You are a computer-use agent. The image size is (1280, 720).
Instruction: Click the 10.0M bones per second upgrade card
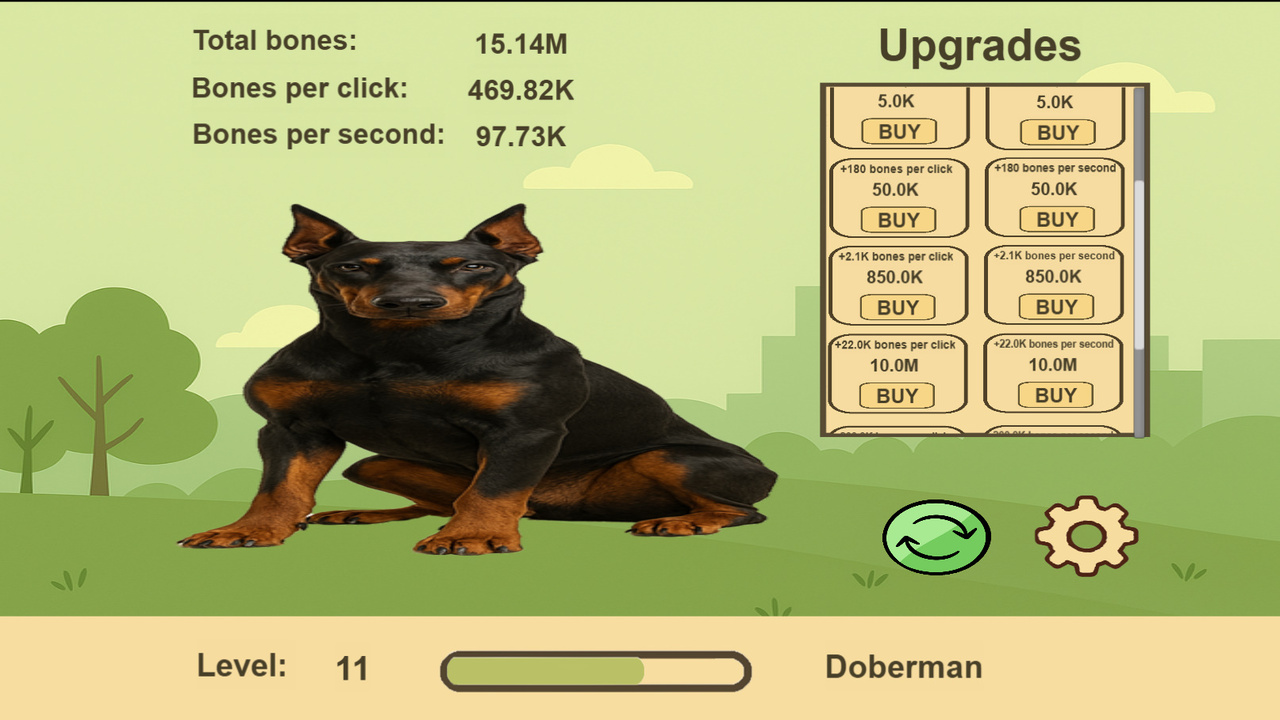1055,373
